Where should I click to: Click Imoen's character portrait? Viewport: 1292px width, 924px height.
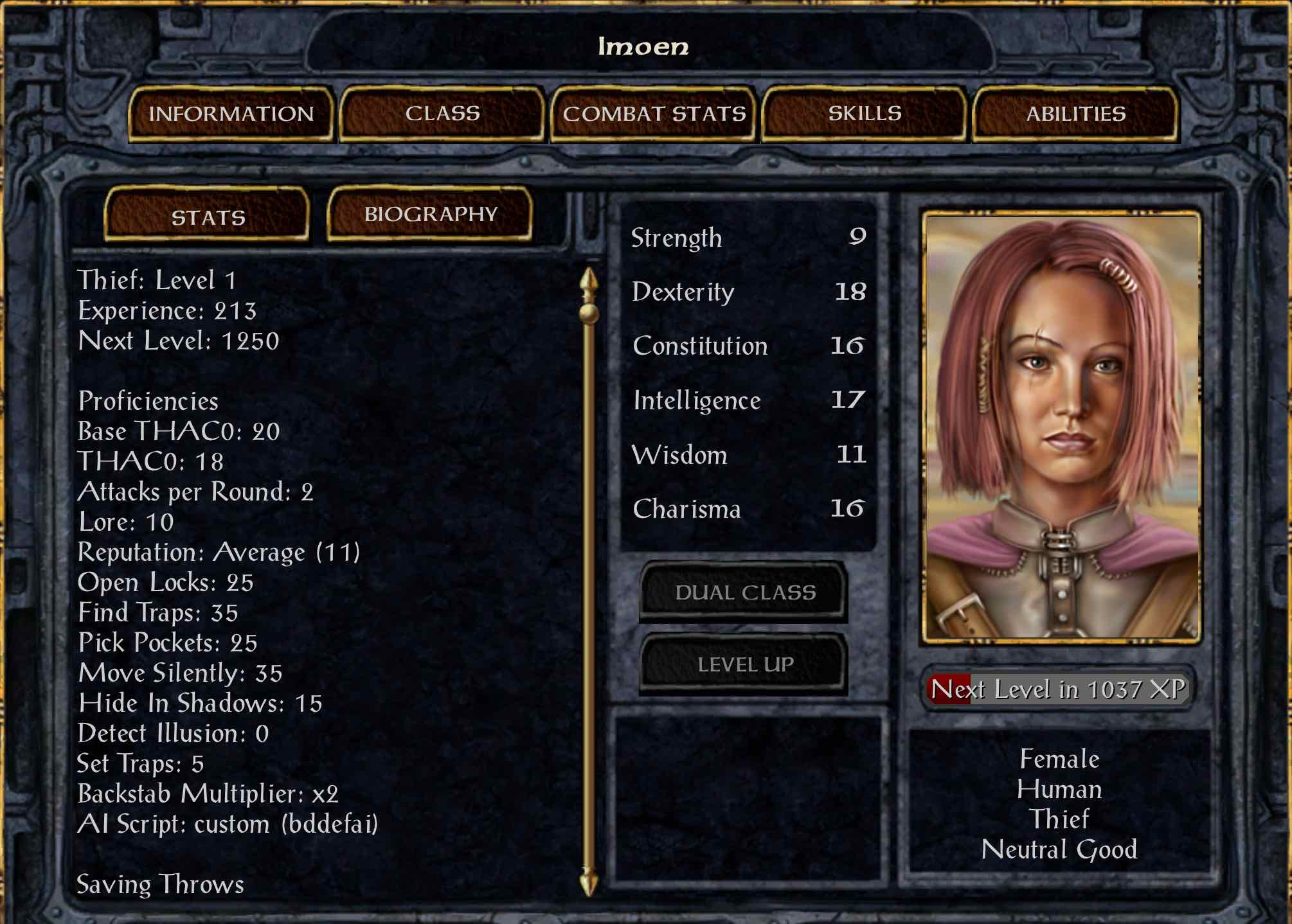(x=1061, y=427)
